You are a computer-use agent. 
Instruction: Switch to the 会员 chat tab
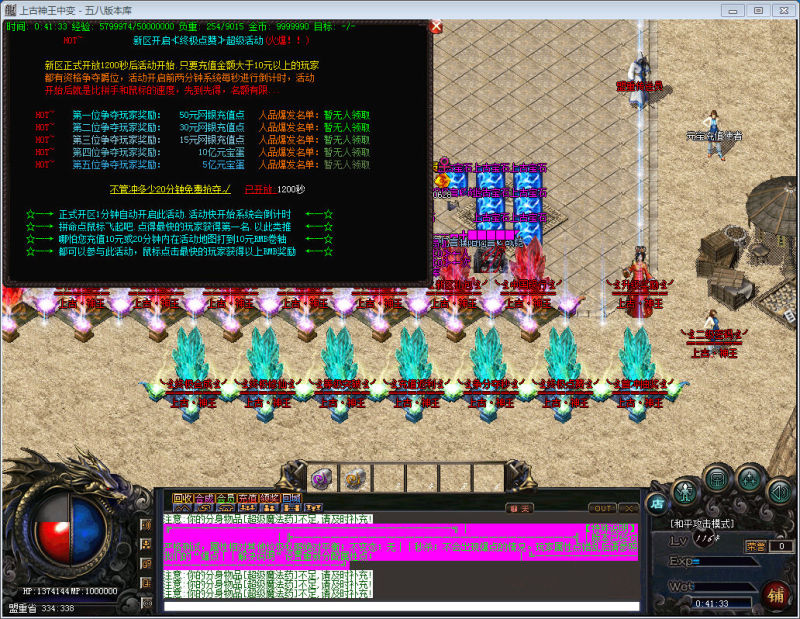coord(226,497)
